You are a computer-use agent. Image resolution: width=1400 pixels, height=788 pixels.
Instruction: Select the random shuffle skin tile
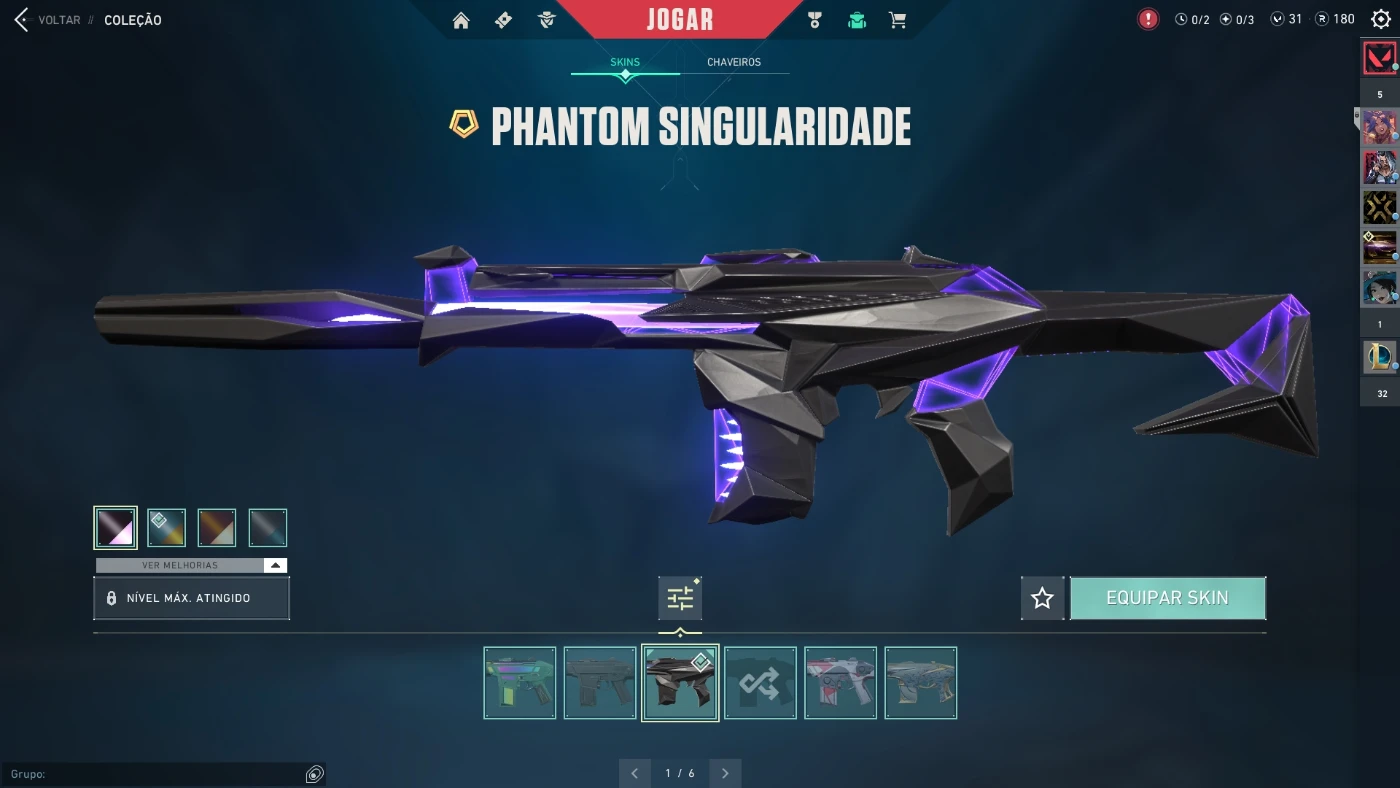click(760, 683)
